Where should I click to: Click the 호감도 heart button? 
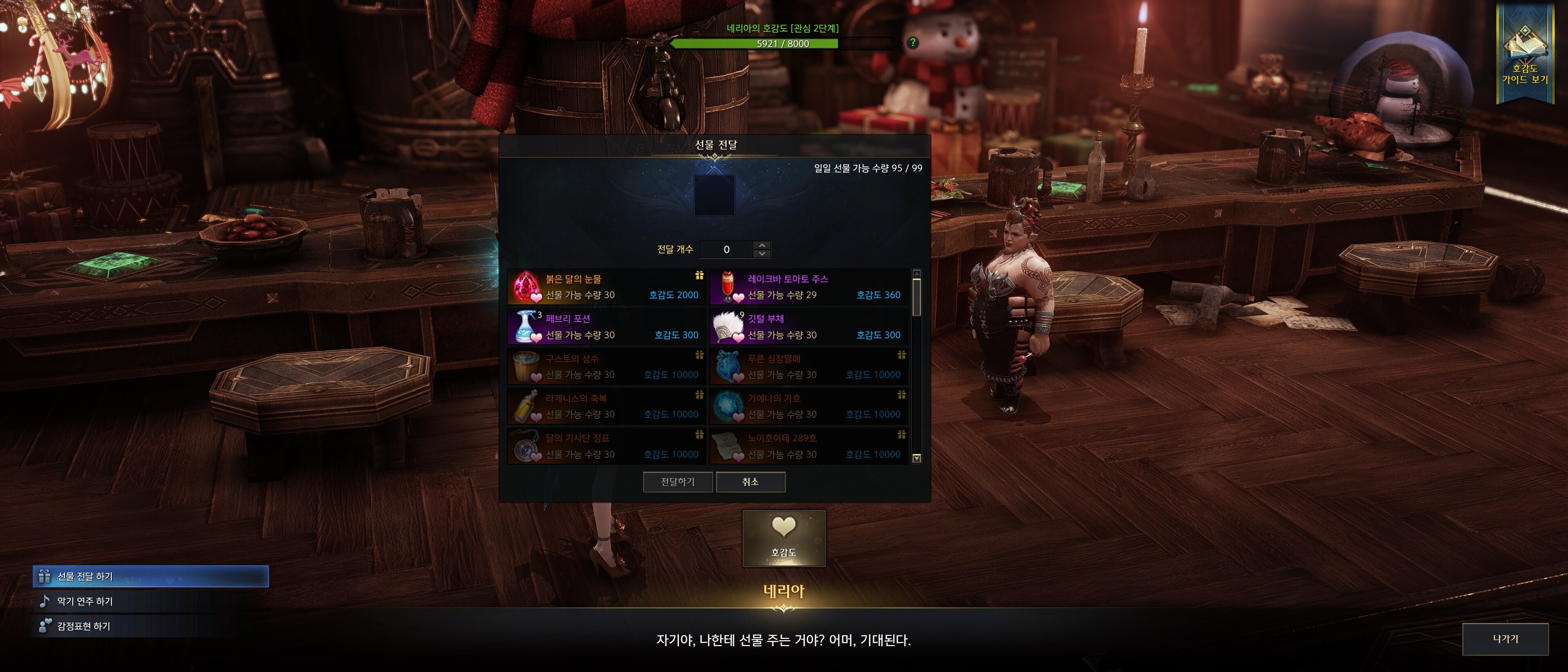[x=784, y=538]
